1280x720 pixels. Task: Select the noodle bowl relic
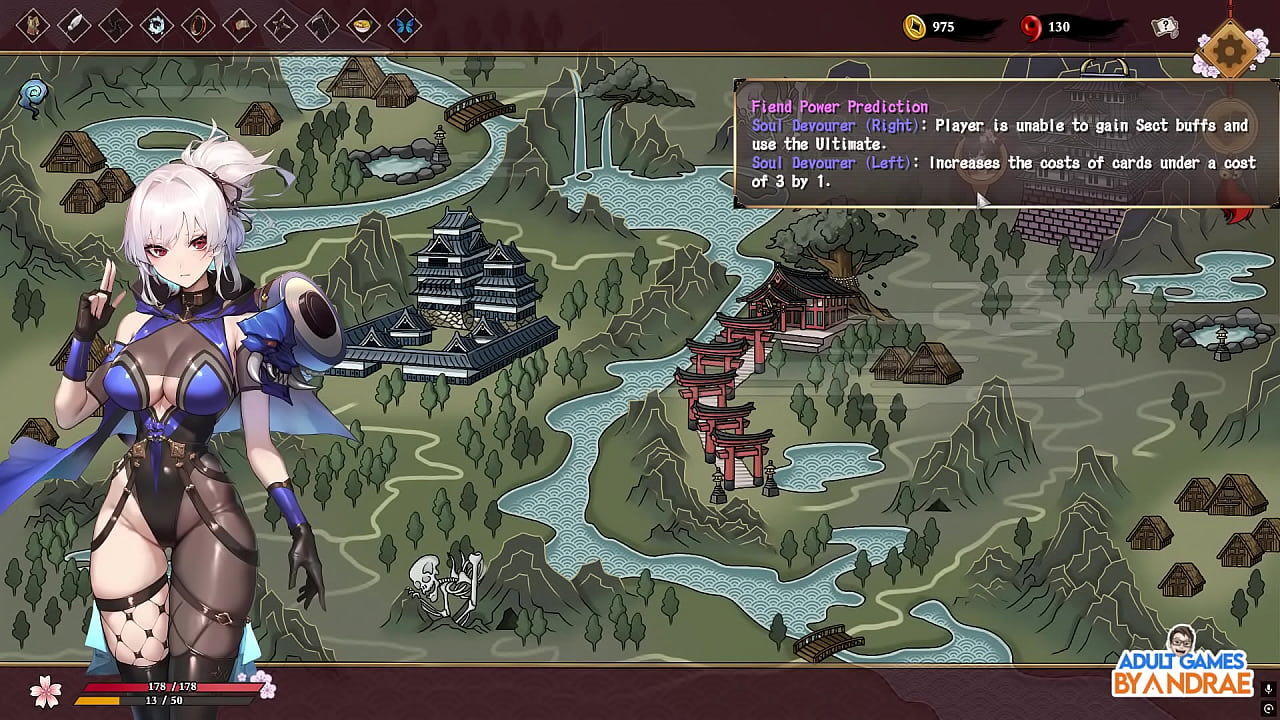pos(364,26)
